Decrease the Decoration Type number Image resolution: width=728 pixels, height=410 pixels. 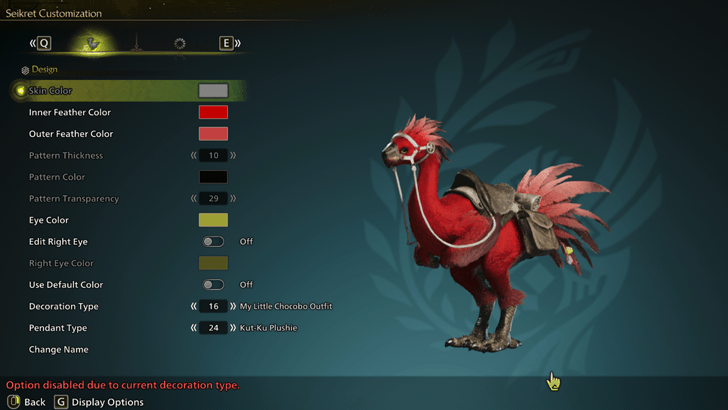[x=194, y=306]
